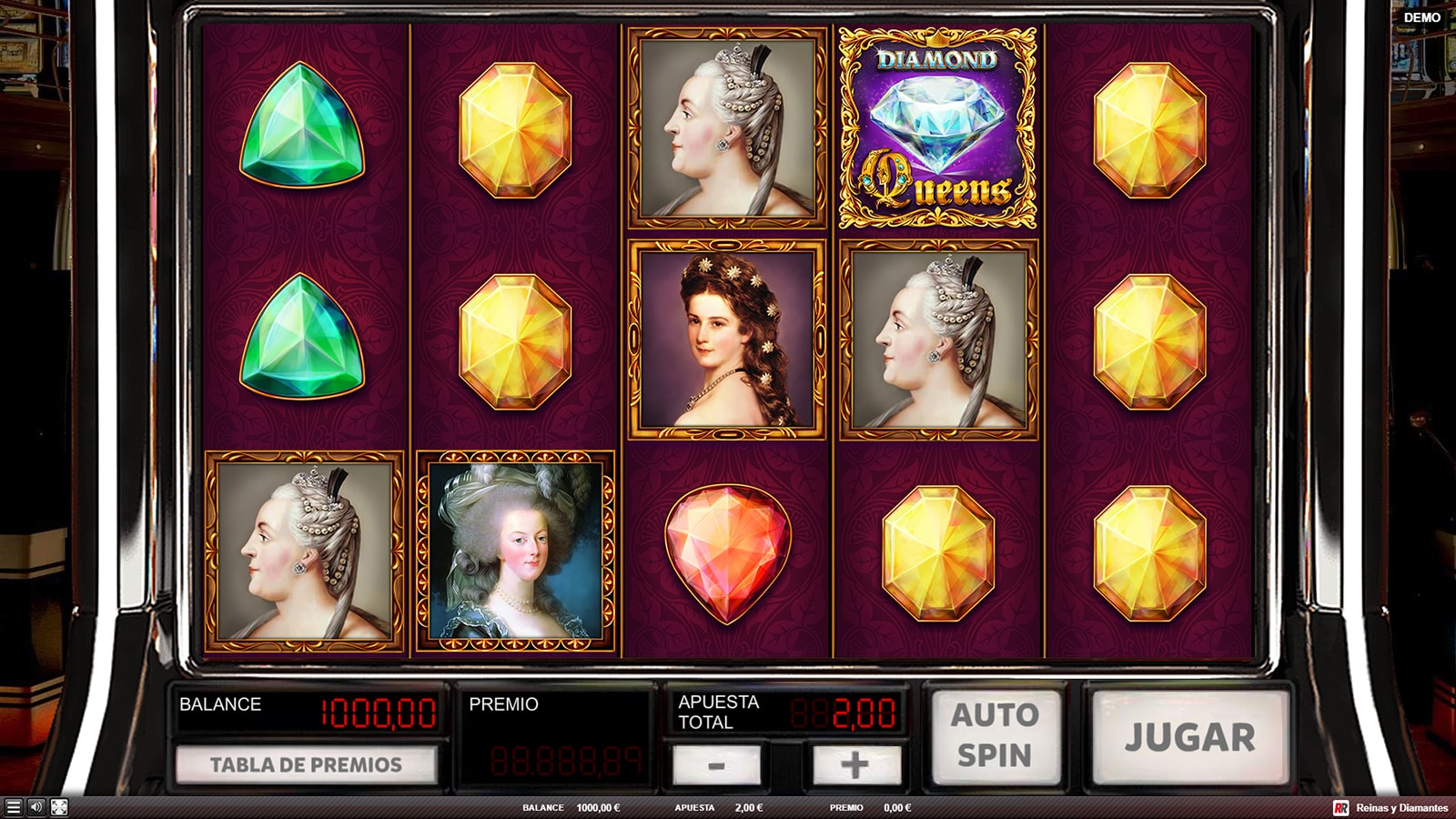Viewport: 1456px width, 819px height.
Task: Open the Tabla de Premios paytable
Action: coord(306,764)
